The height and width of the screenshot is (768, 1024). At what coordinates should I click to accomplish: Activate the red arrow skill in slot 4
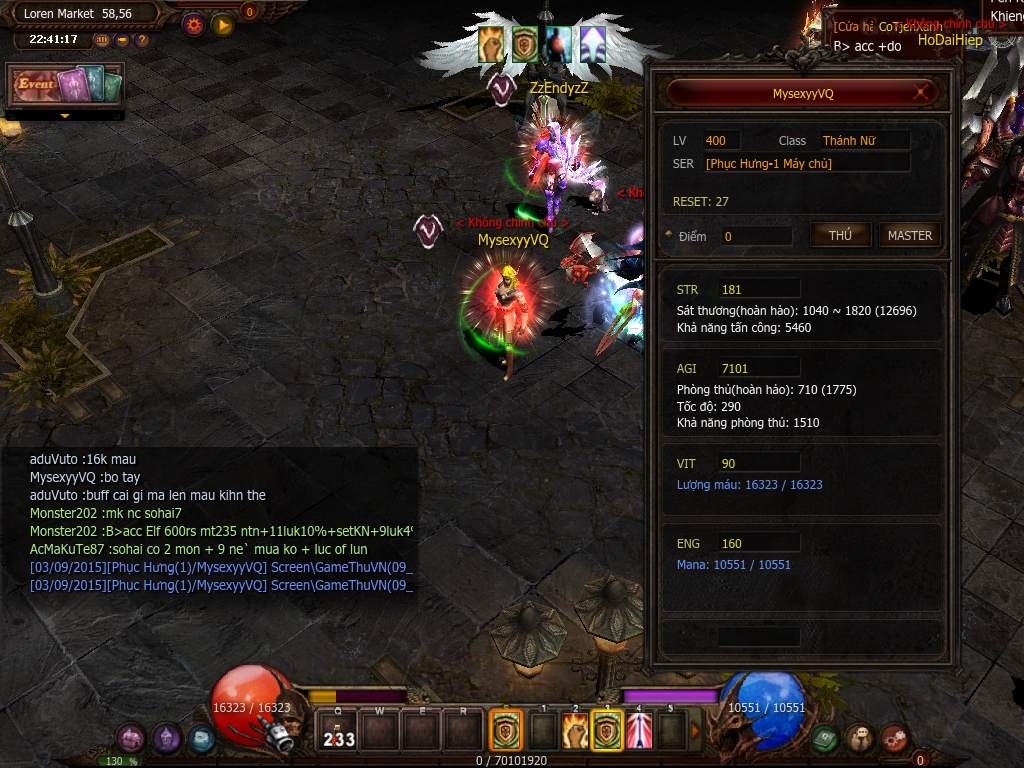pyautogui.click(x=639, y=731)
